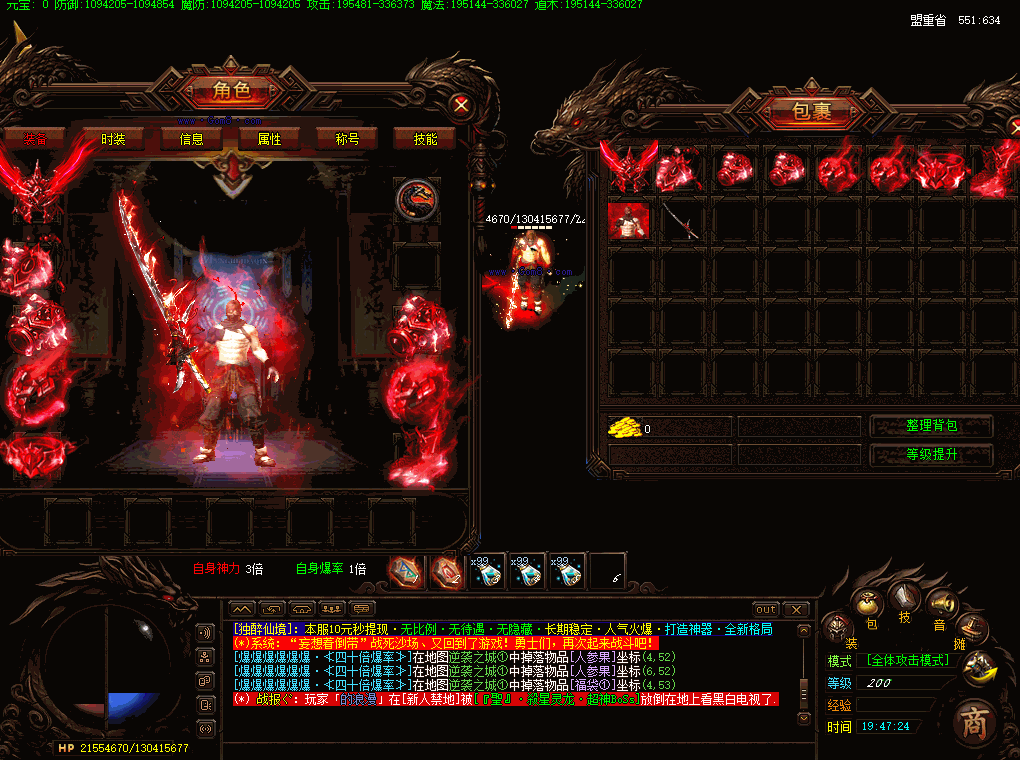The image size is (1020, 760).
Task: Click the 等级提升 level up button
Action: tap(931, 455)
